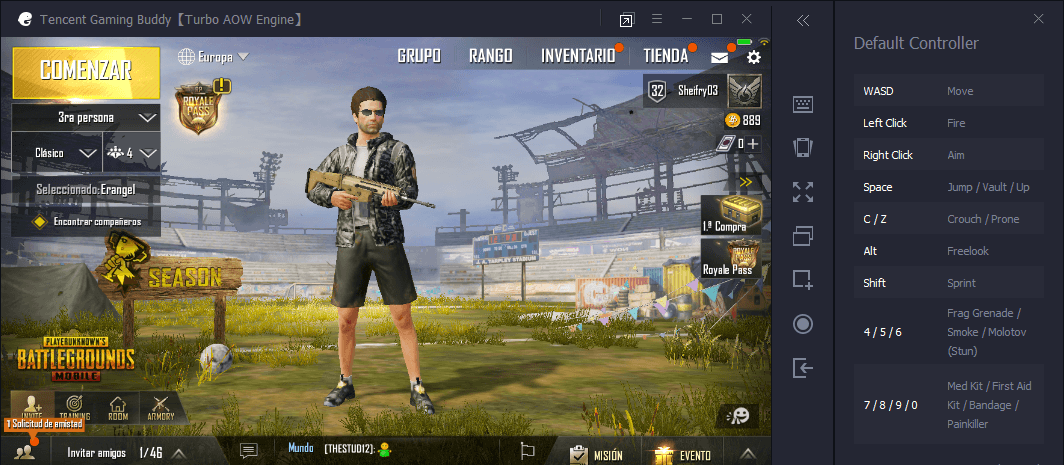Screen dimensions: 1064x465
Task: Open the RANGO menu
Action: click(490, 56)
